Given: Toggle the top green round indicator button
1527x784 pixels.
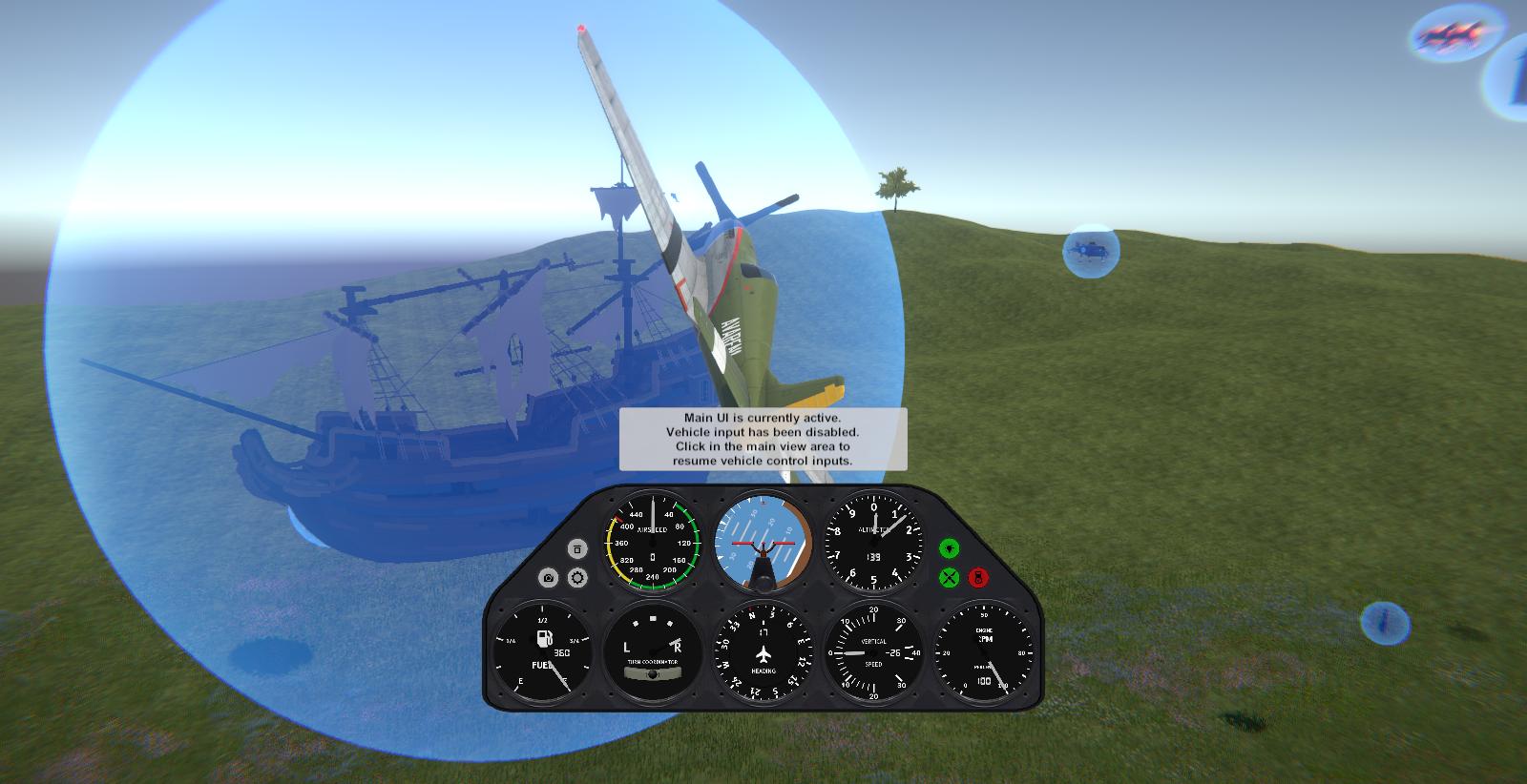Looking at the screenshot, I should [x=949, y=548].
